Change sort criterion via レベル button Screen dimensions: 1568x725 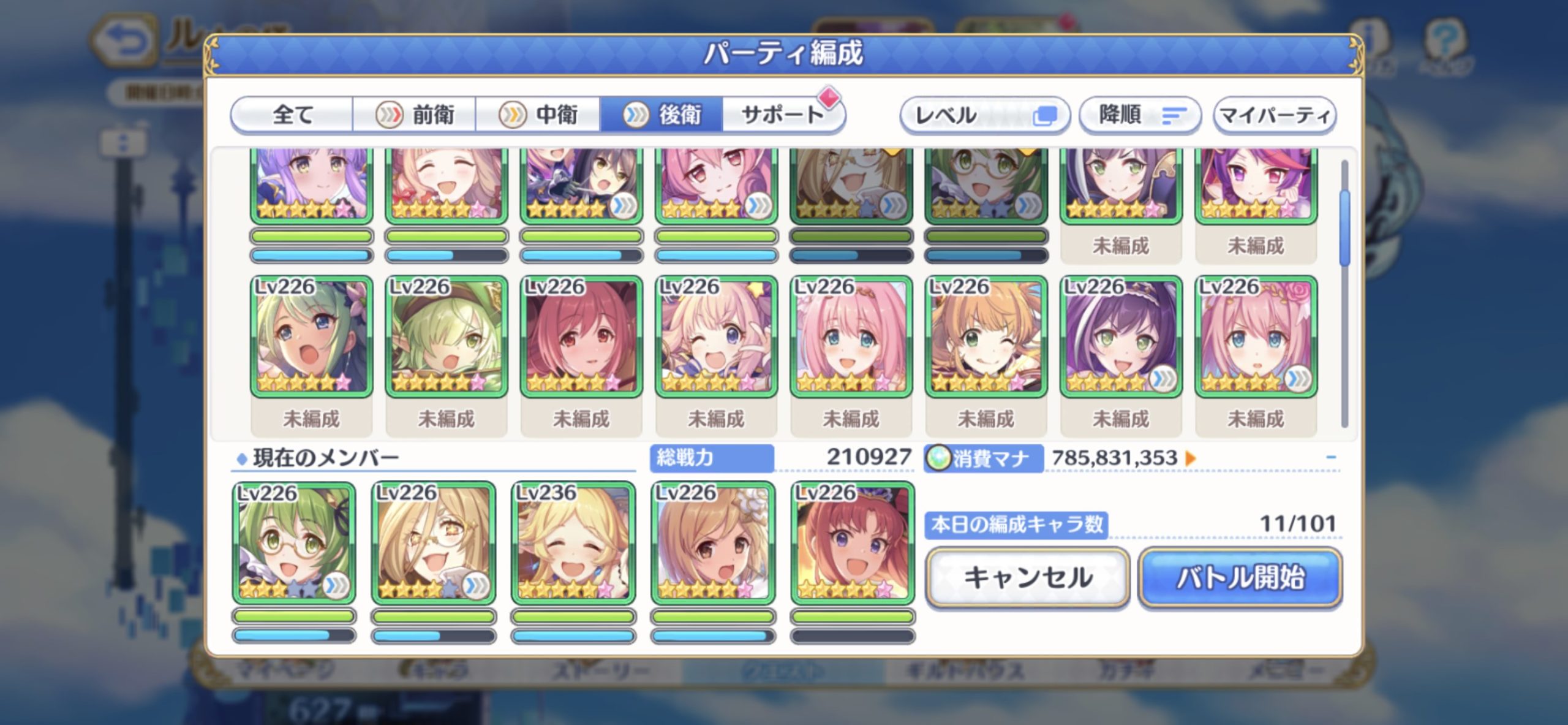[984, 115]
